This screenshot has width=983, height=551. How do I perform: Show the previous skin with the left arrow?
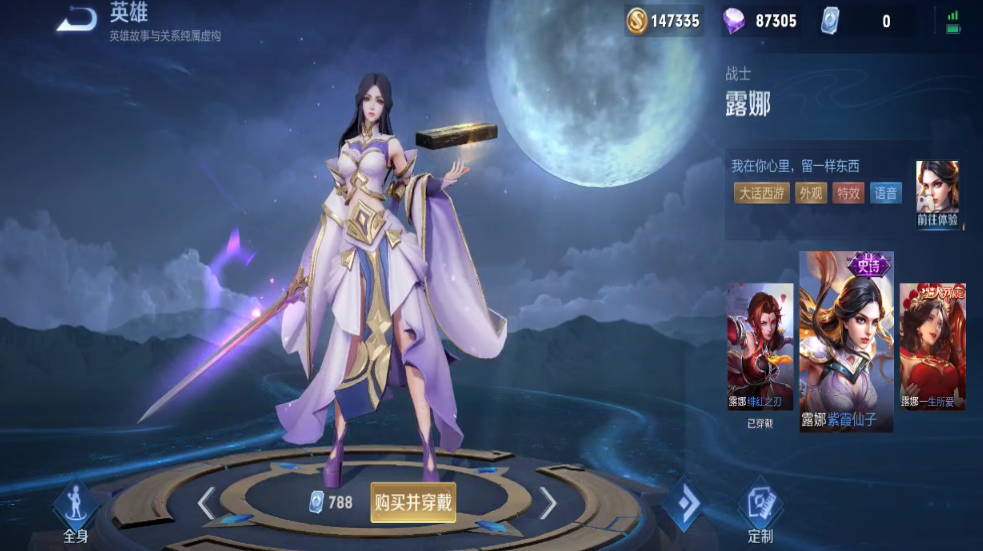pyautogui.click(x=206, y=503)
